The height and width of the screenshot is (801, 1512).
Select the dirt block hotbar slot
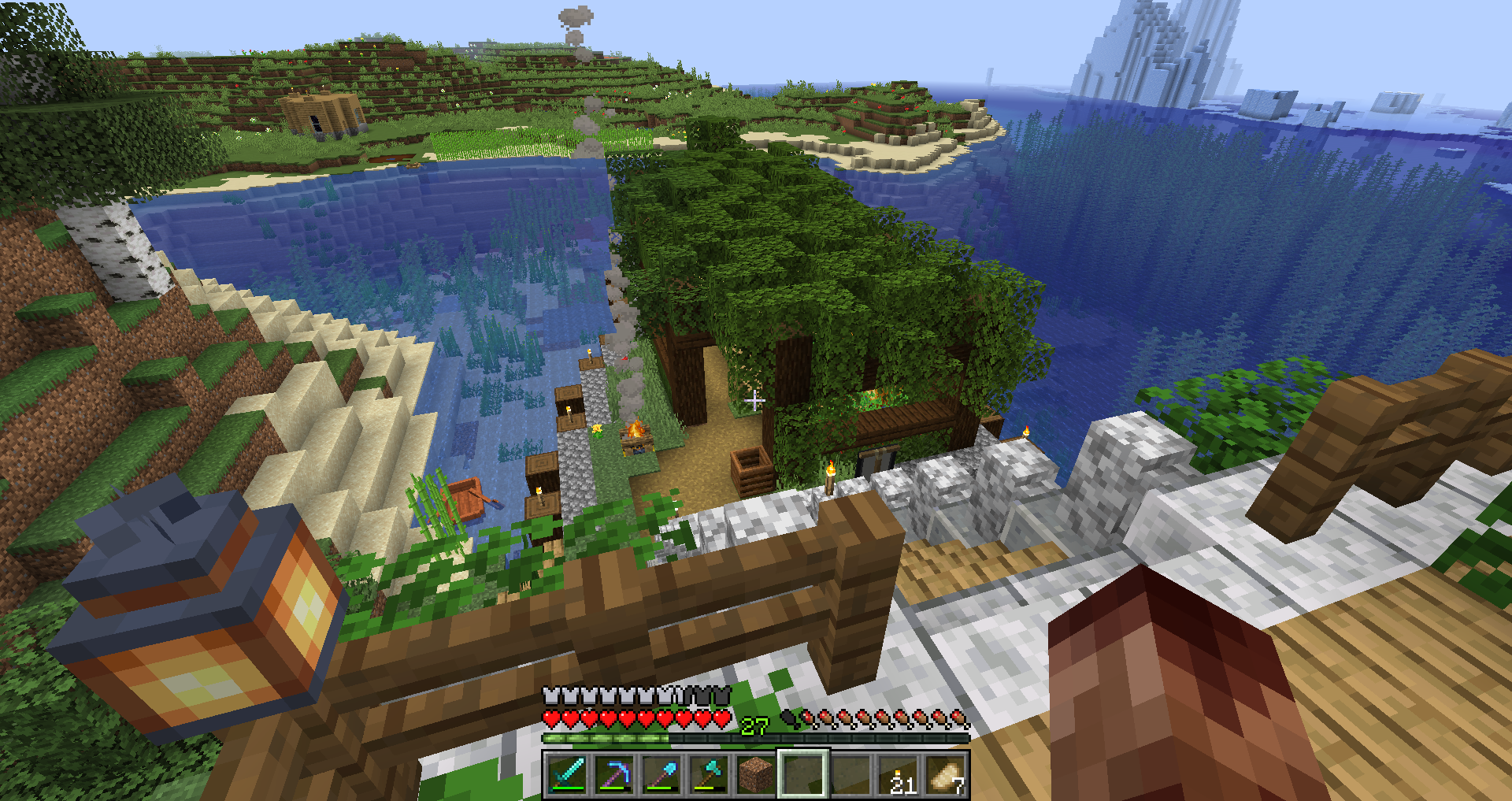click(x=756, y=773)
